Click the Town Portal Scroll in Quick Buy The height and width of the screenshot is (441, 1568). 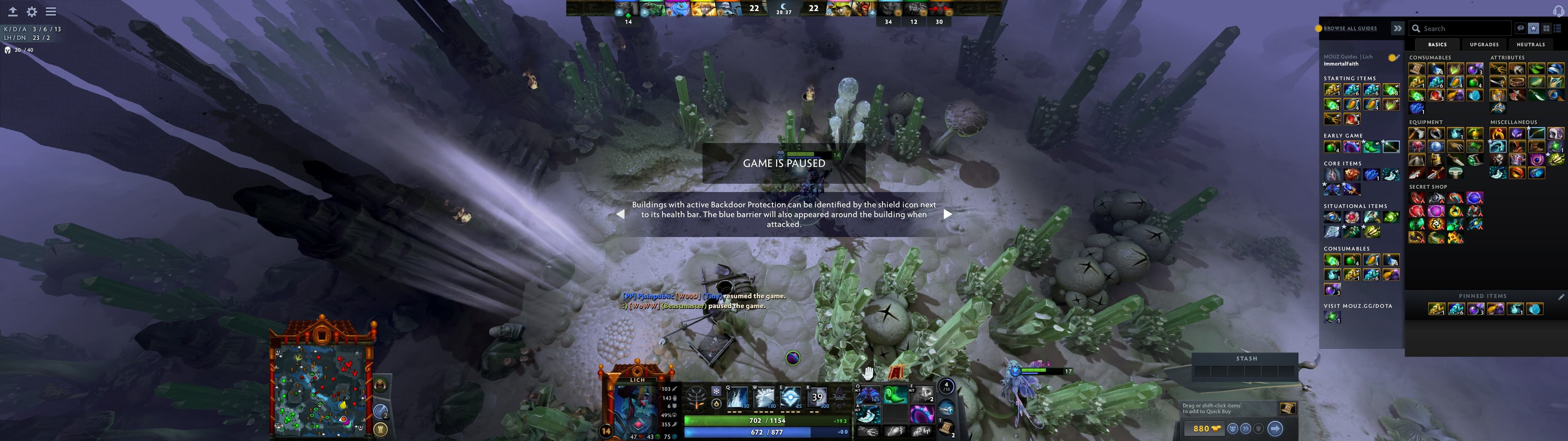tap(1289, 409)
